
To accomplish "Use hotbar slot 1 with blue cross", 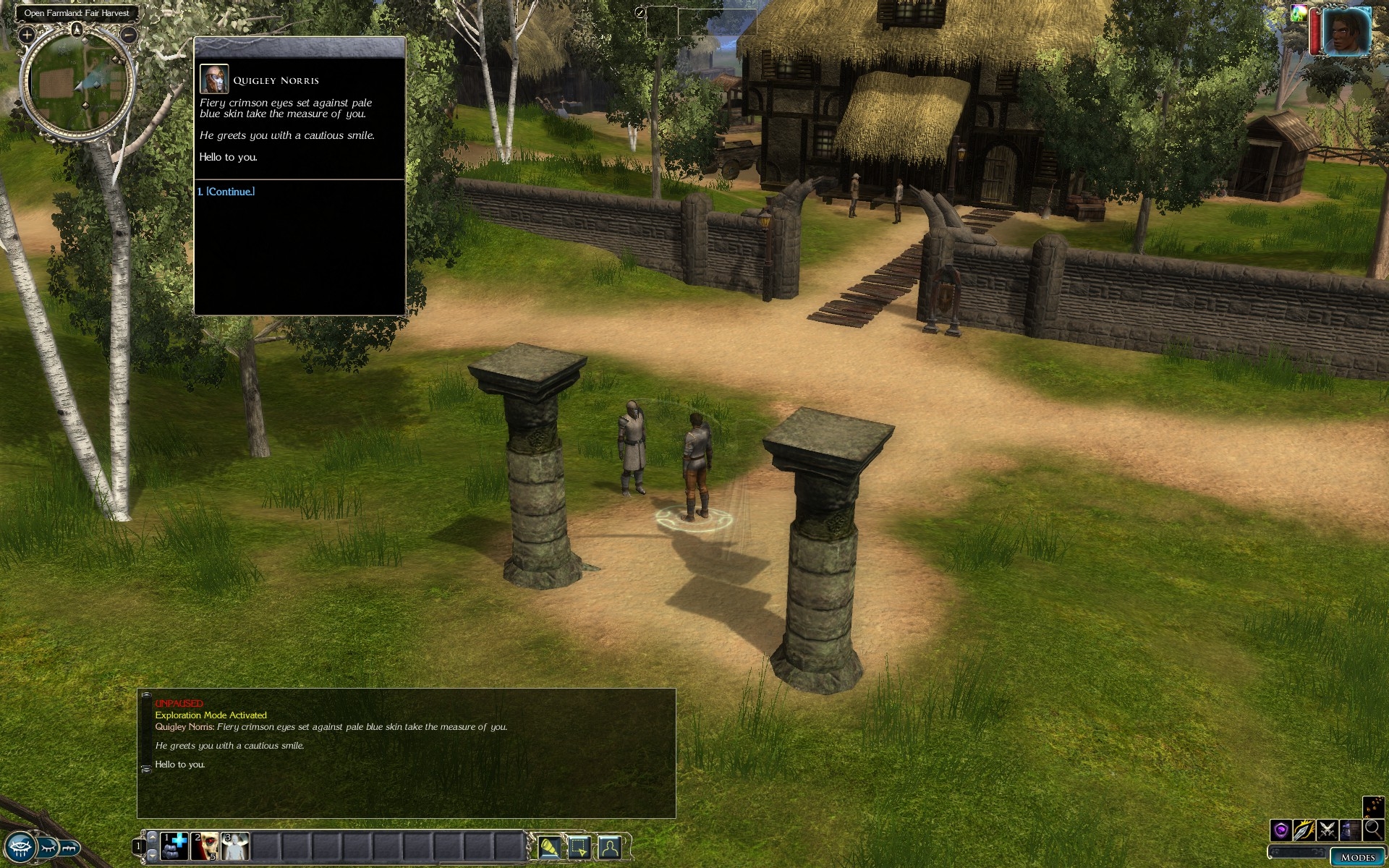I will click(174, 846).
